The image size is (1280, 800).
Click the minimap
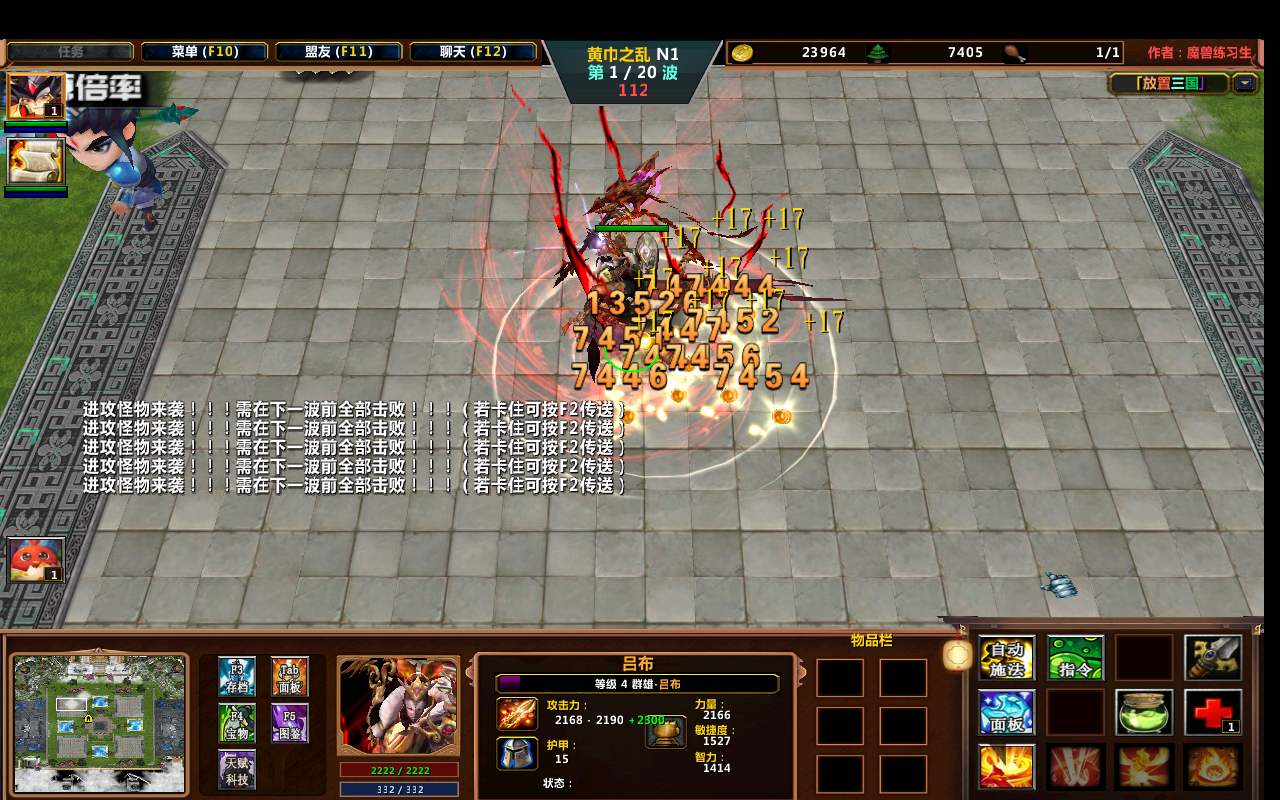pyautogui.click(x=100, y=712)
